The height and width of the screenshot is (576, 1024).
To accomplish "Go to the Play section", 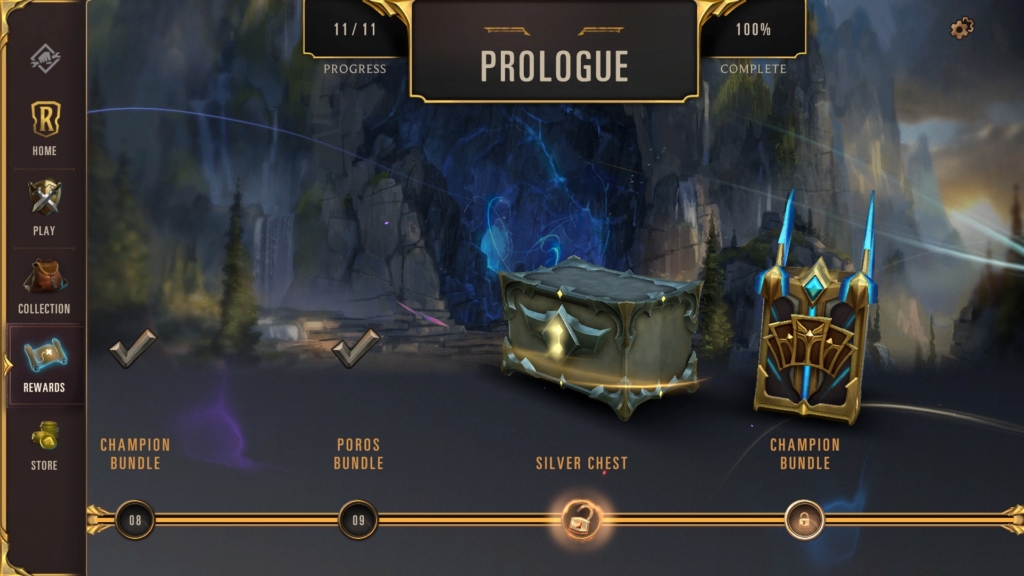I will (x=44, y=207).
